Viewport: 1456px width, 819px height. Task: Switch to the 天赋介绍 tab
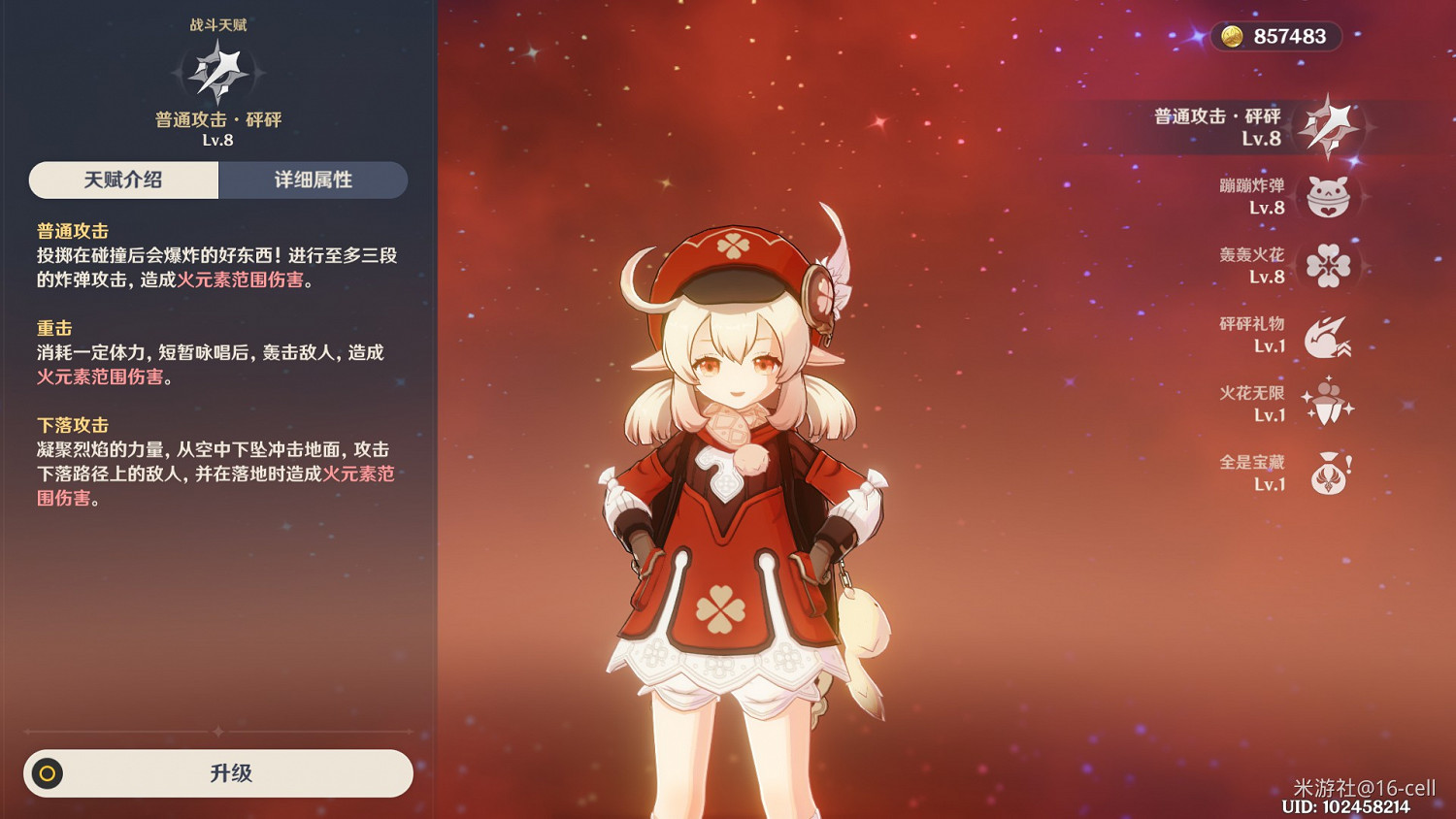point(122,180)
